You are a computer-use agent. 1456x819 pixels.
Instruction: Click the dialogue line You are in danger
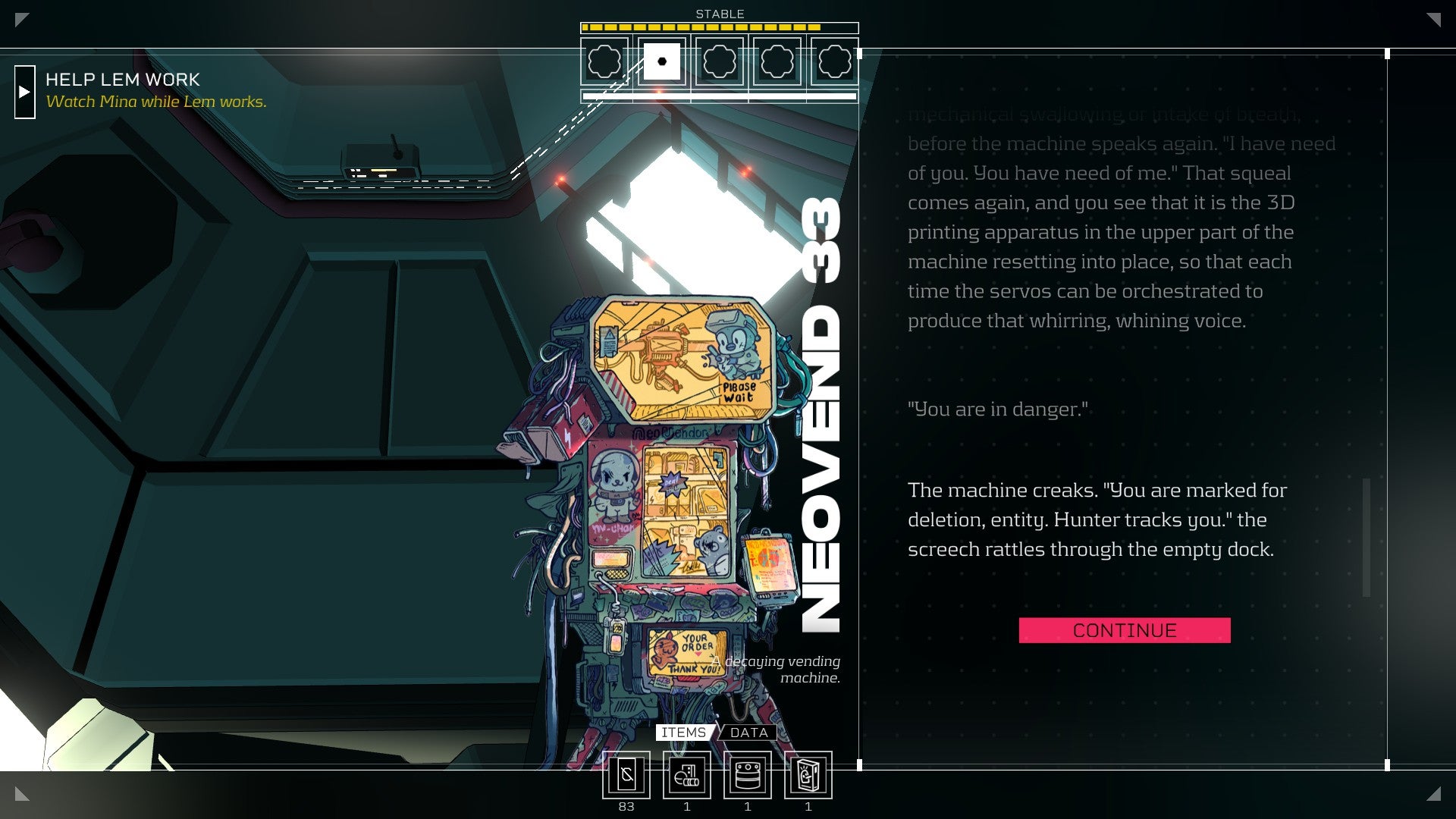(x=999, y=409)
